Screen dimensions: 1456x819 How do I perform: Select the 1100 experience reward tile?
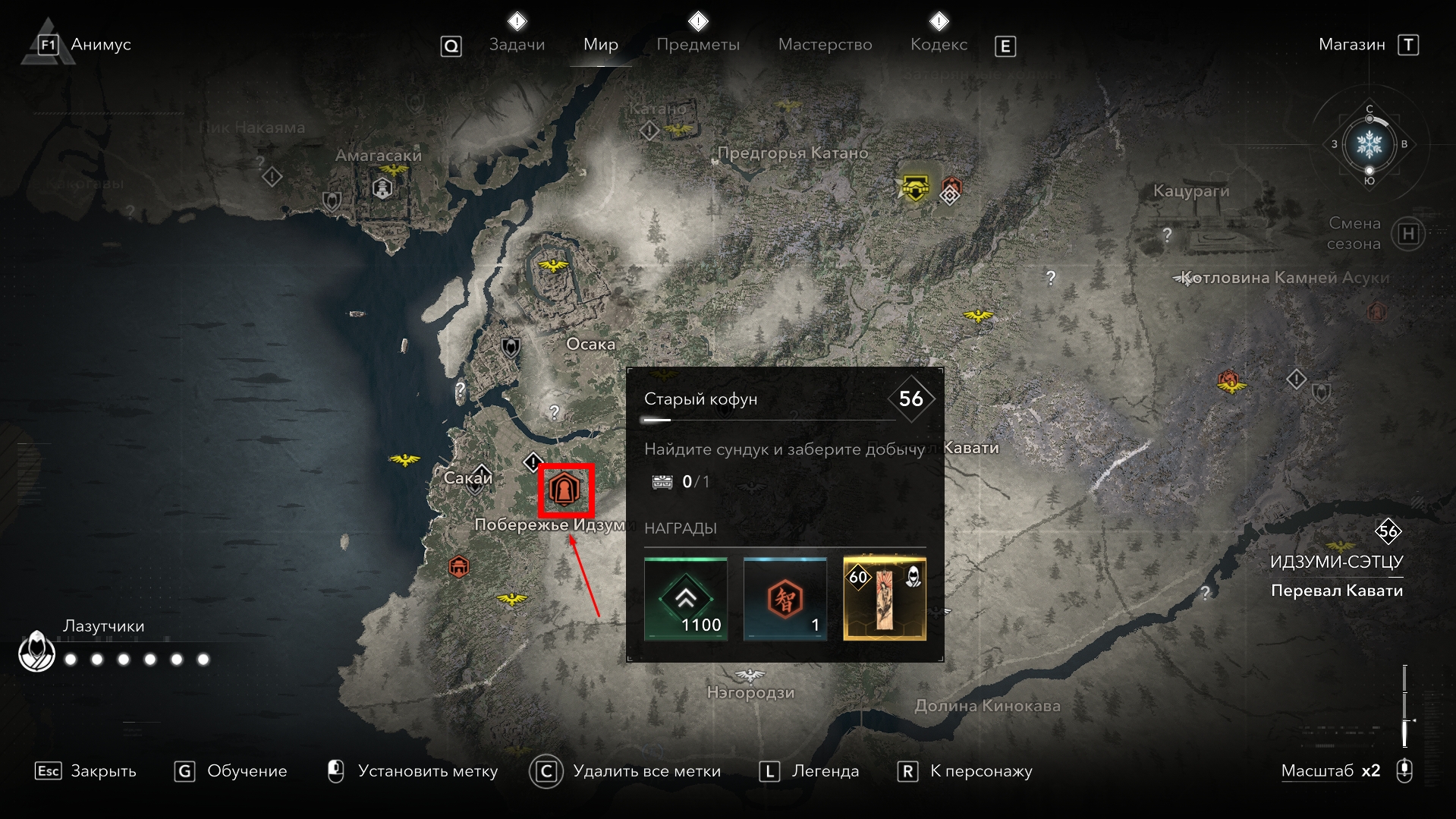click(x=686, y=599)
